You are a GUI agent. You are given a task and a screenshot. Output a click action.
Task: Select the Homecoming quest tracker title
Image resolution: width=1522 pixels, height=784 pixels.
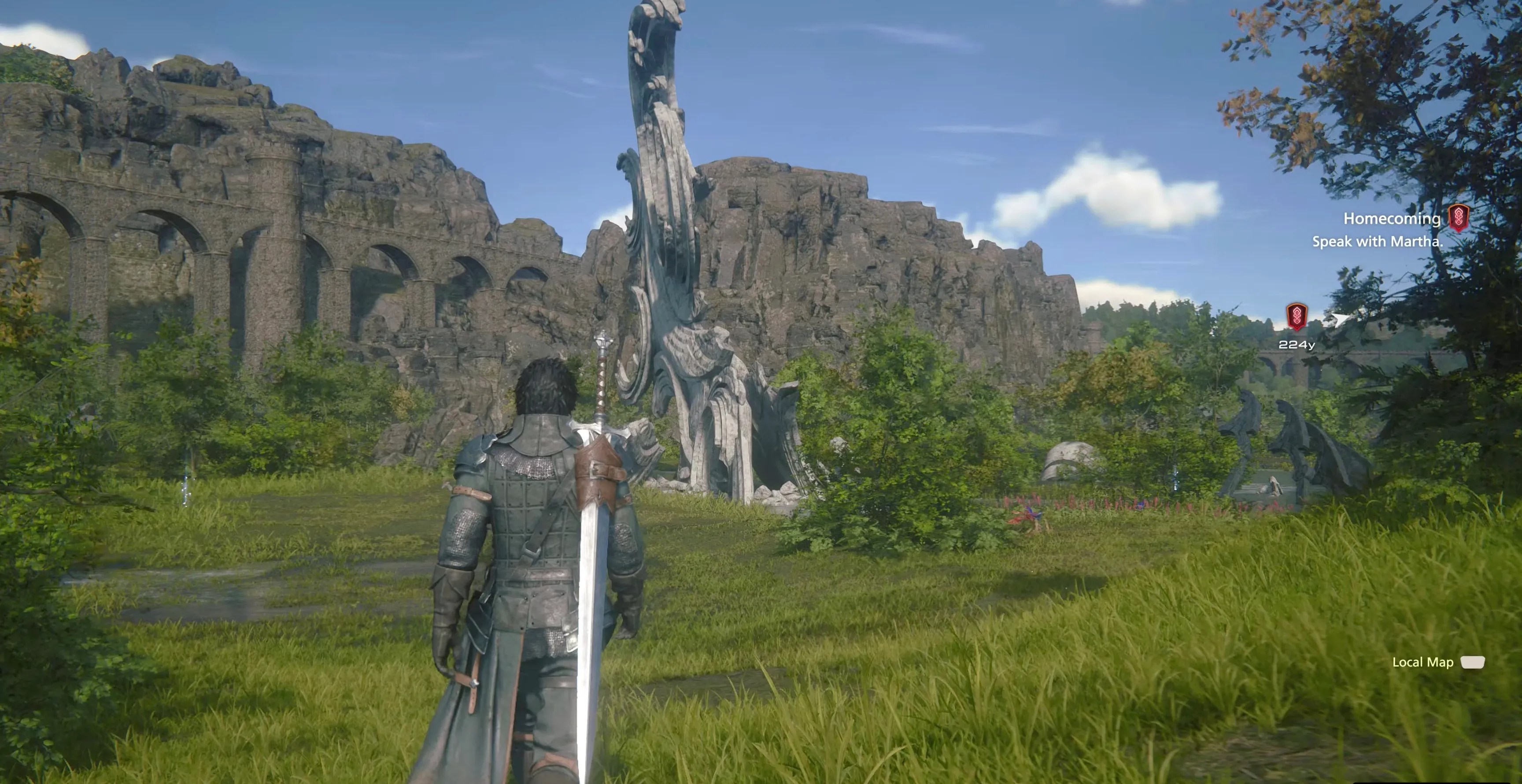point(1392,219)
